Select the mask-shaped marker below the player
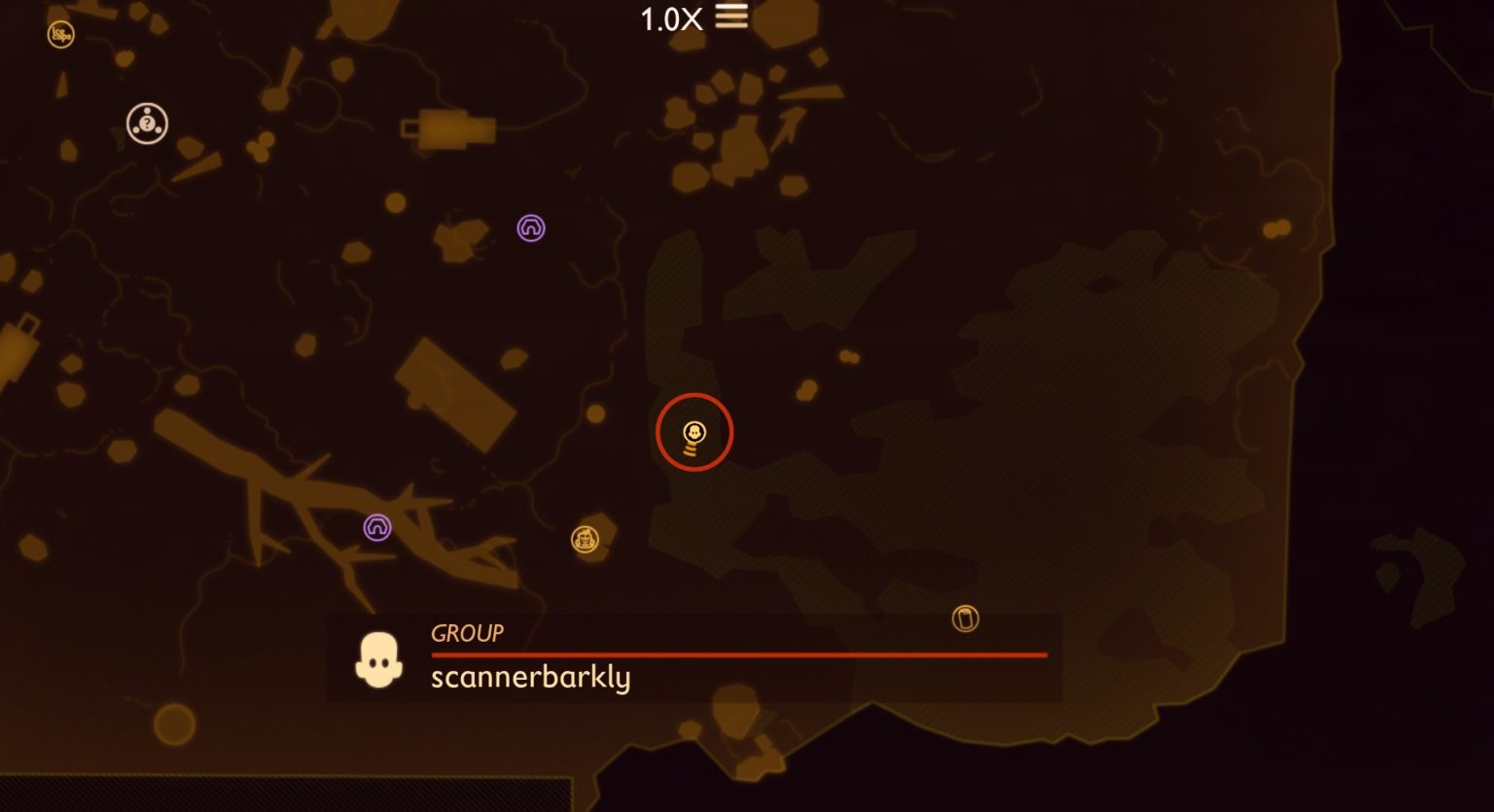The height and width of the screenshot is (812, 1494). tap(585, 538)
